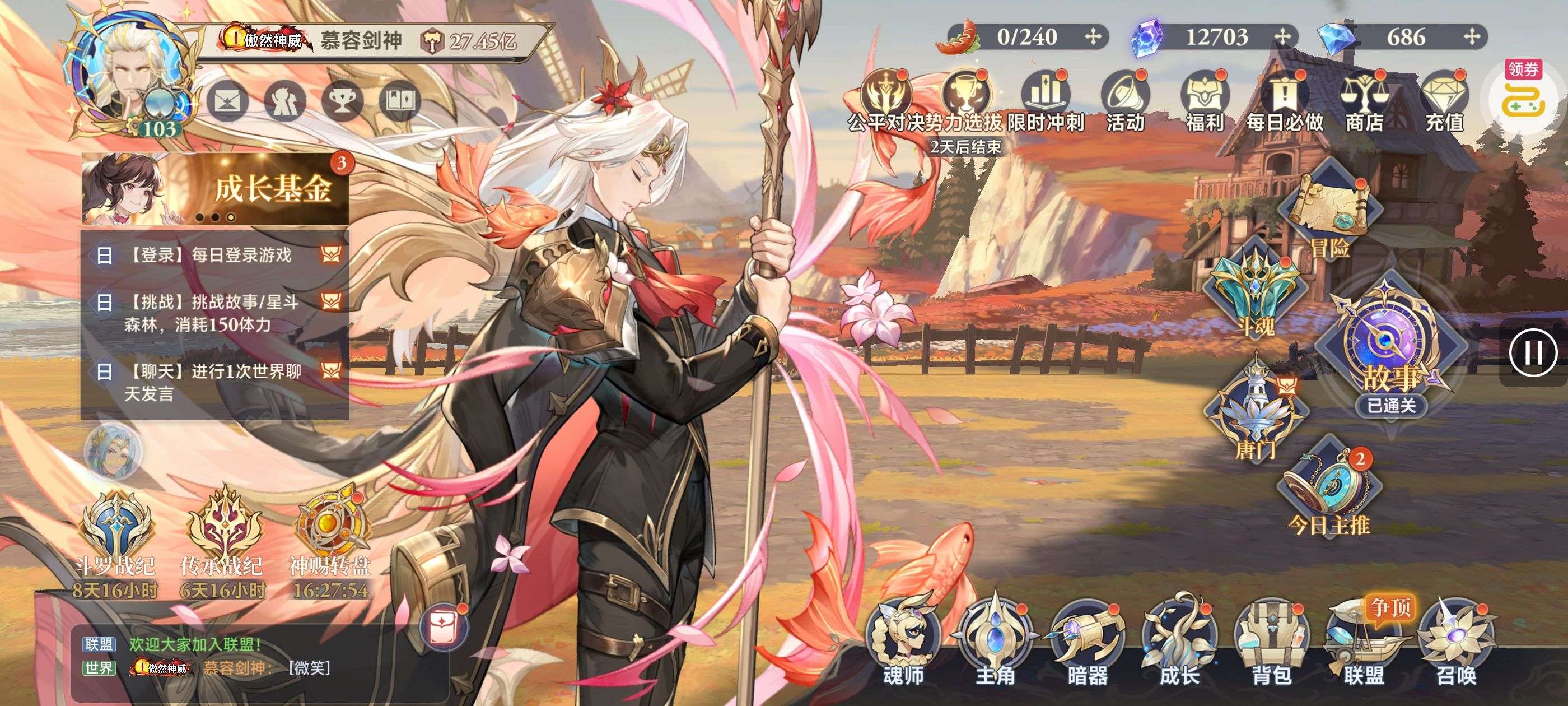Open the 成长基金 growth fund banner

(216, 189)
